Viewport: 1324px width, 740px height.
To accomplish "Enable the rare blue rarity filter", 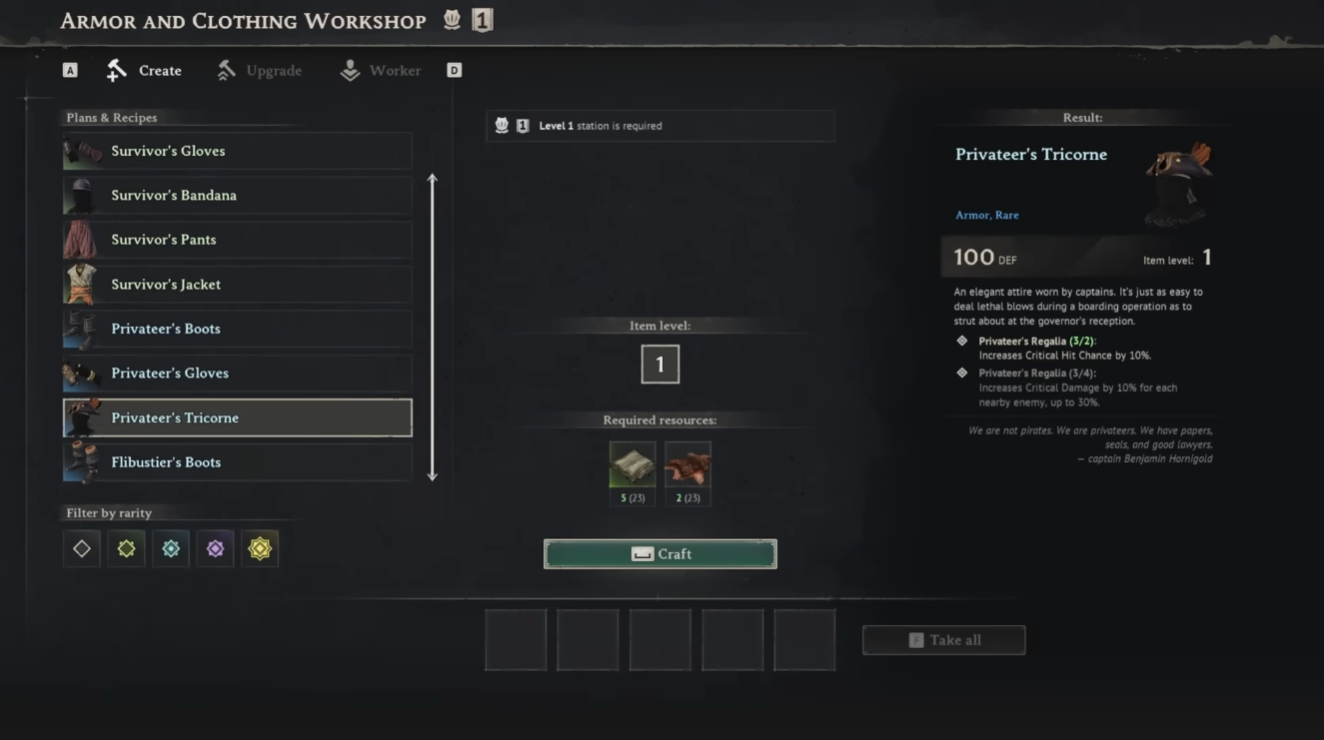I will pos(170,548).
